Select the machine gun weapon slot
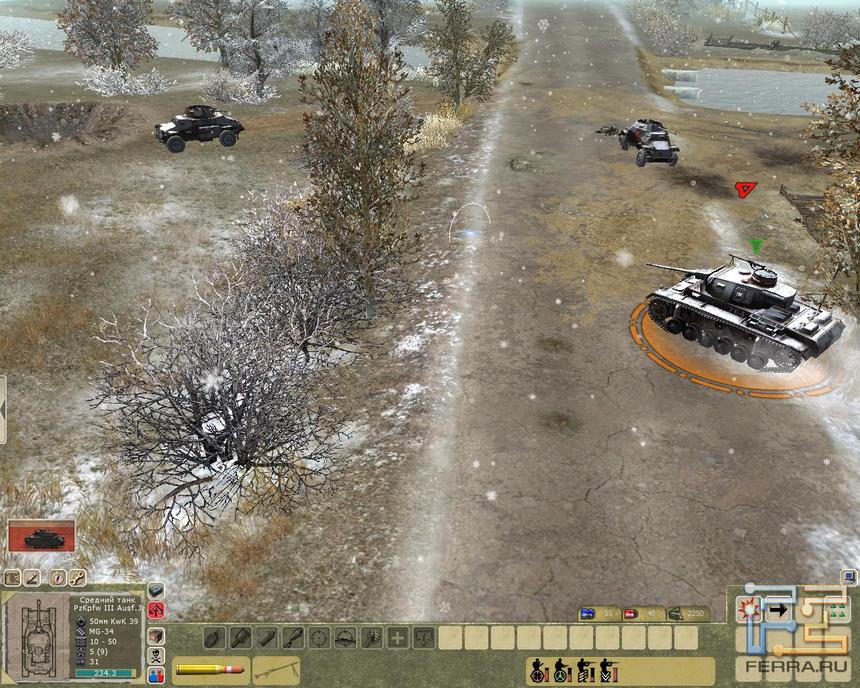 (275, 668)
